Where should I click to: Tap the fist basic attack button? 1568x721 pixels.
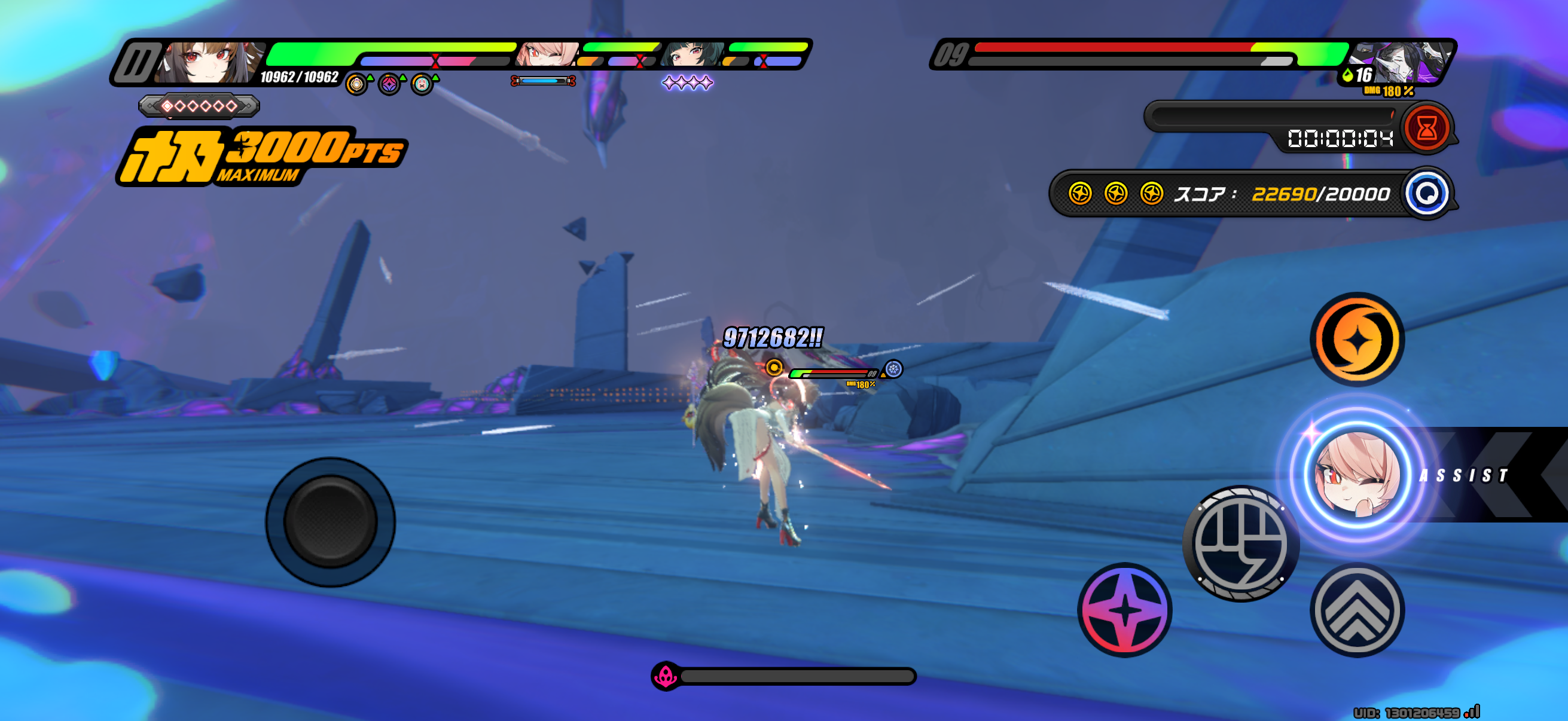click(1240, 543)
